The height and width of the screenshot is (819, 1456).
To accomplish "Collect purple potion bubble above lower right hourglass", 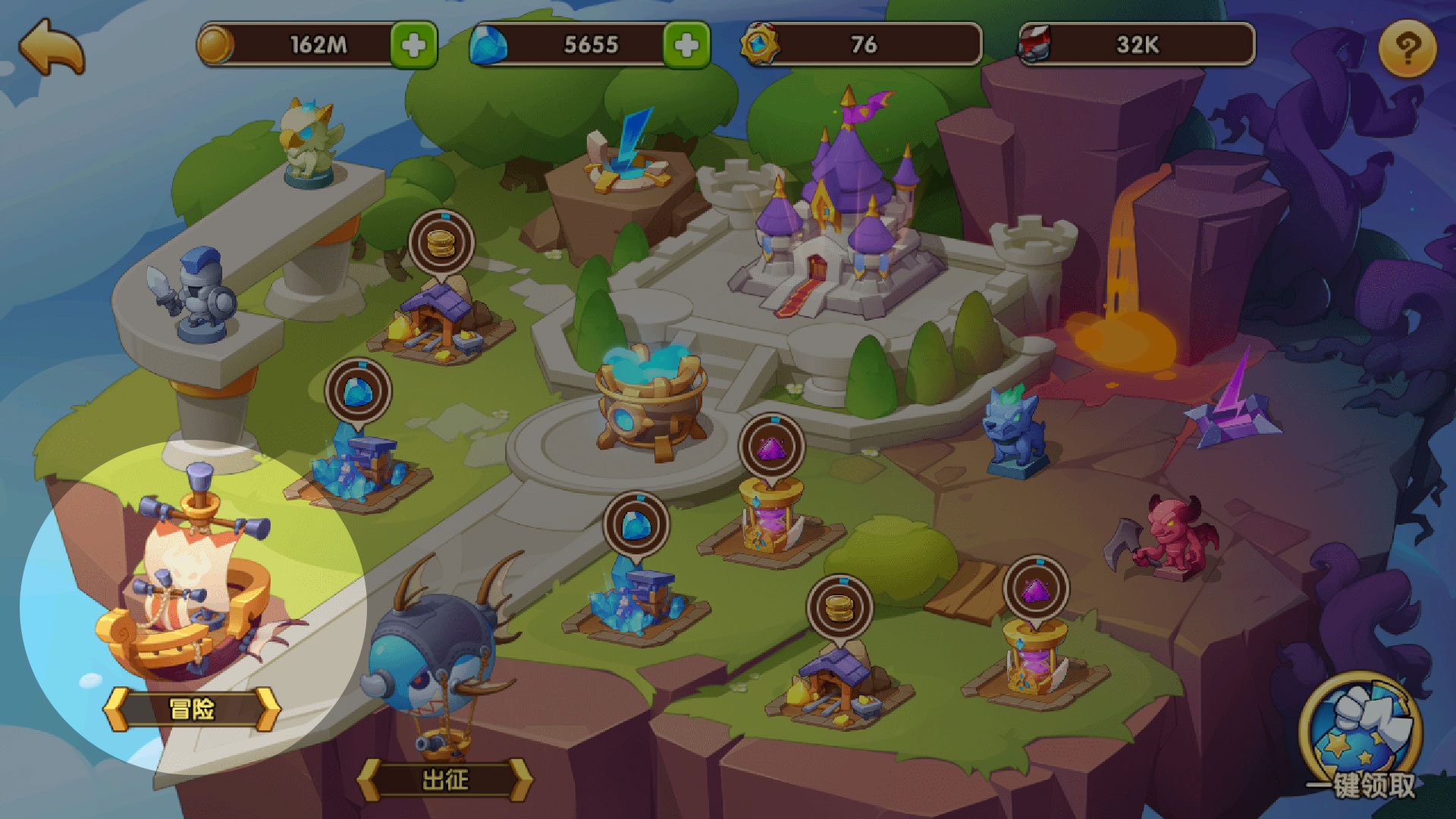I will coord(1036,589).
